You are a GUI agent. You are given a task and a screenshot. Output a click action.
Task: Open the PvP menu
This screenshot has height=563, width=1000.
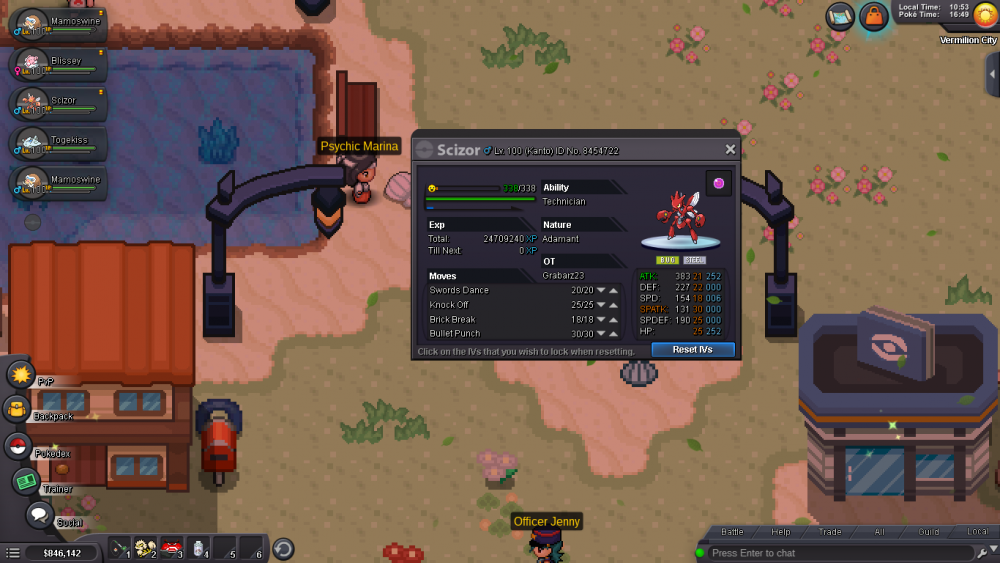coord(21,375)
